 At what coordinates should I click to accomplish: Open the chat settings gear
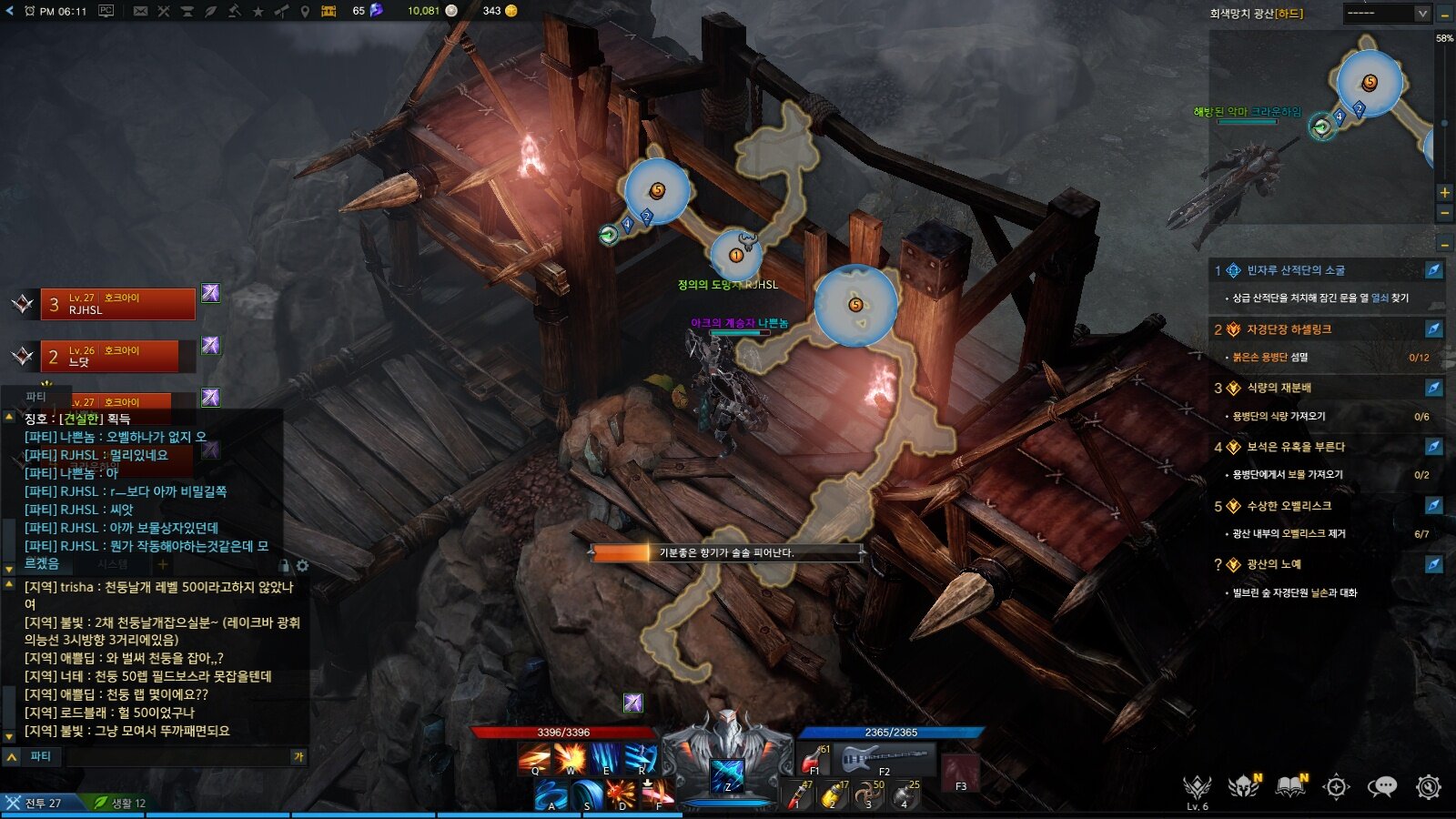coord(302,566)
